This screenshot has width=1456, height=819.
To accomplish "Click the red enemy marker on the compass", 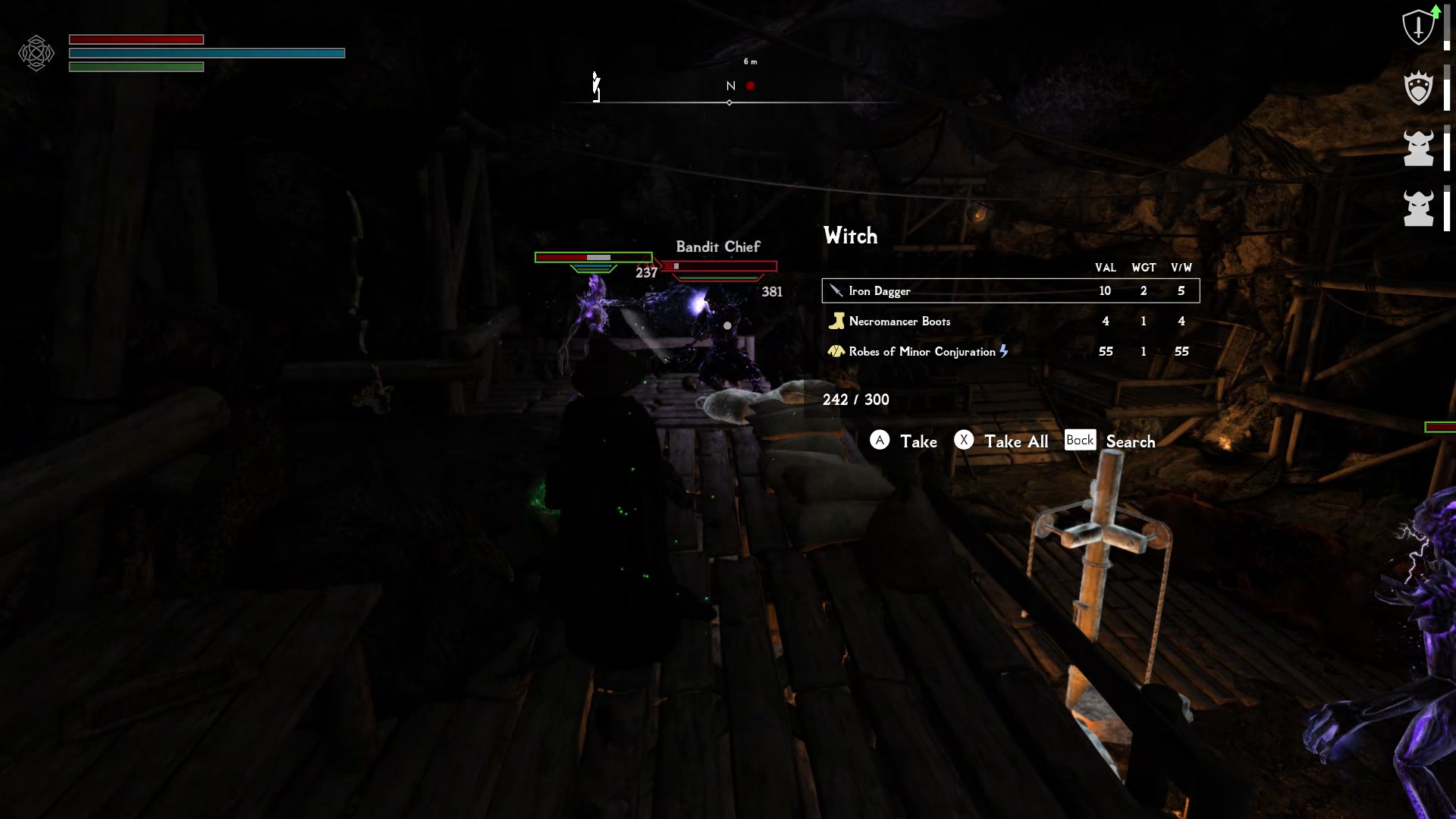I will (752, 86).
